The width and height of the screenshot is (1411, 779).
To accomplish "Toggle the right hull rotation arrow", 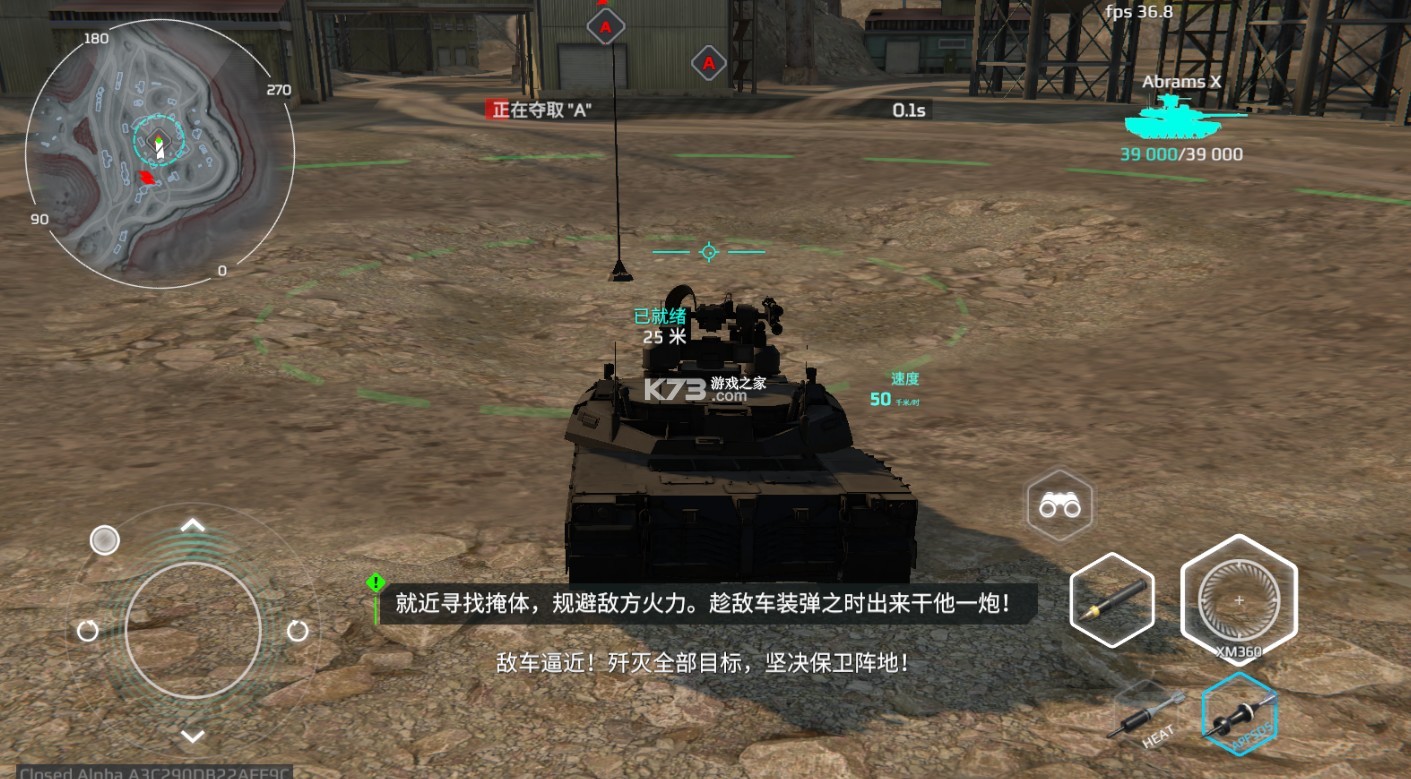I will click(297, 630).
